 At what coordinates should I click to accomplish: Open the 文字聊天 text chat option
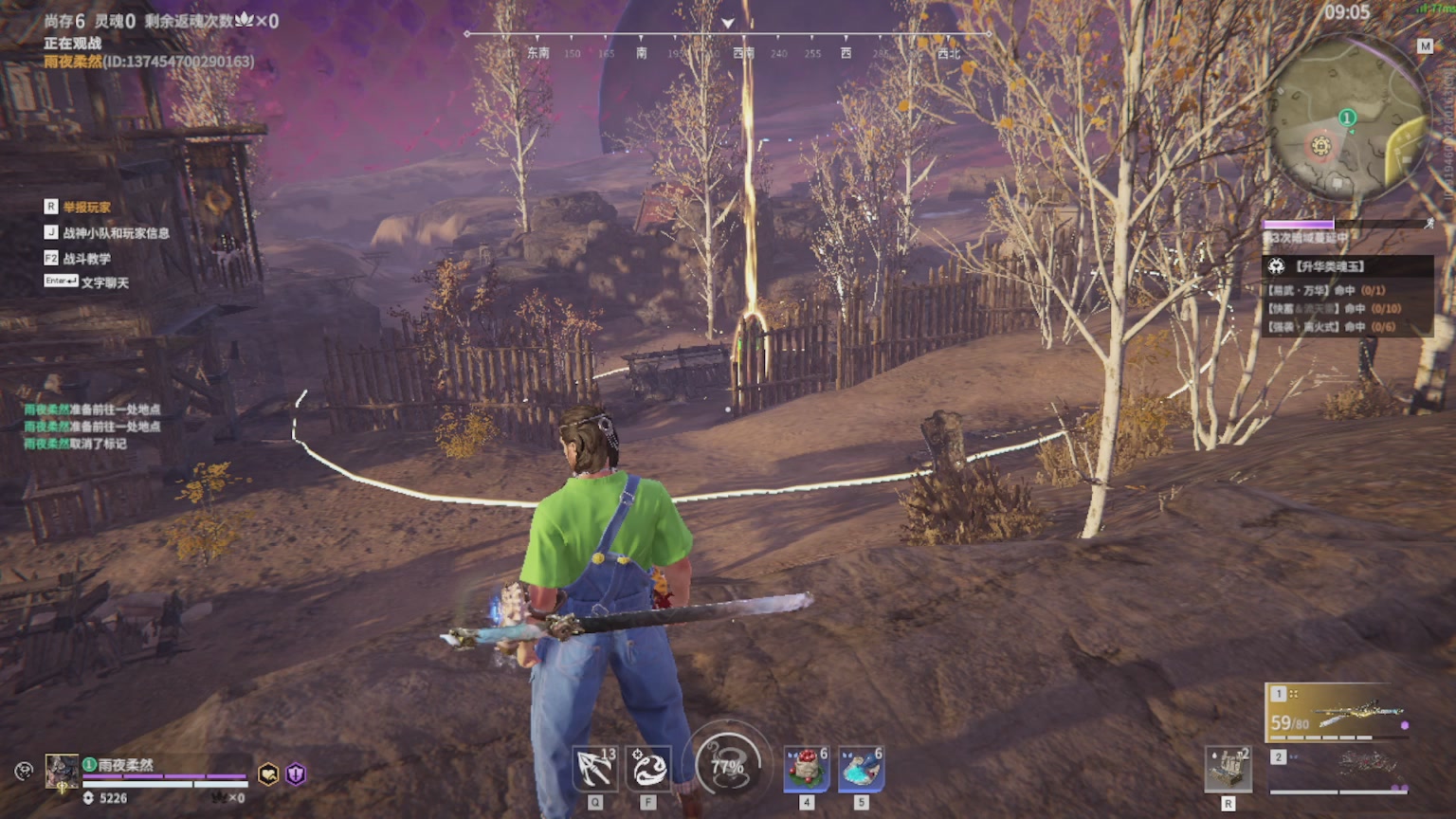[103, 282]
